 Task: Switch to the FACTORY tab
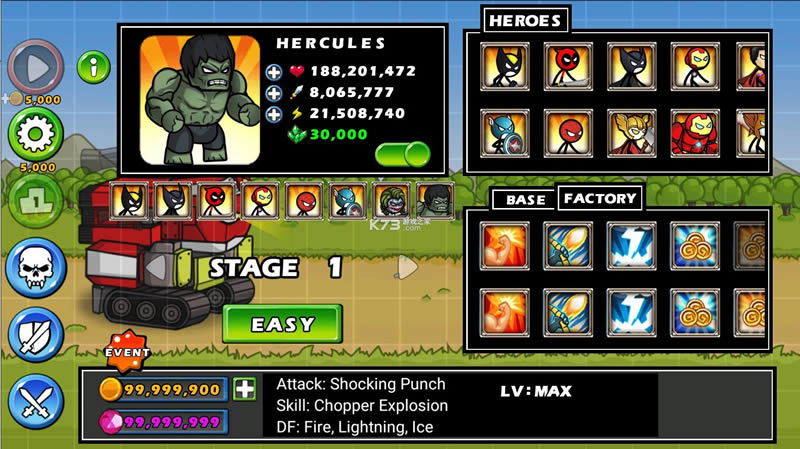[x=599, y=198]
